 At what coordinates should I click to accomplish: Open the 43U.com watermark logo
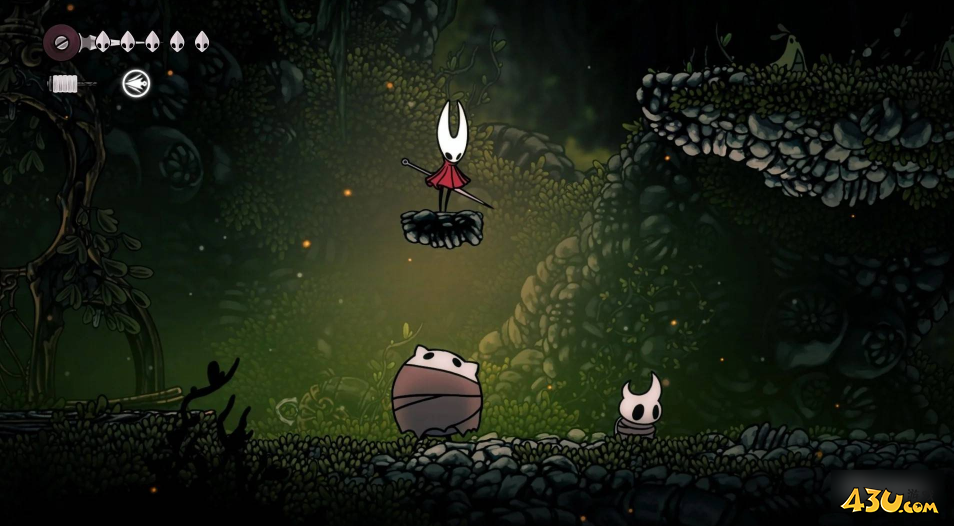tap(888, 500)
